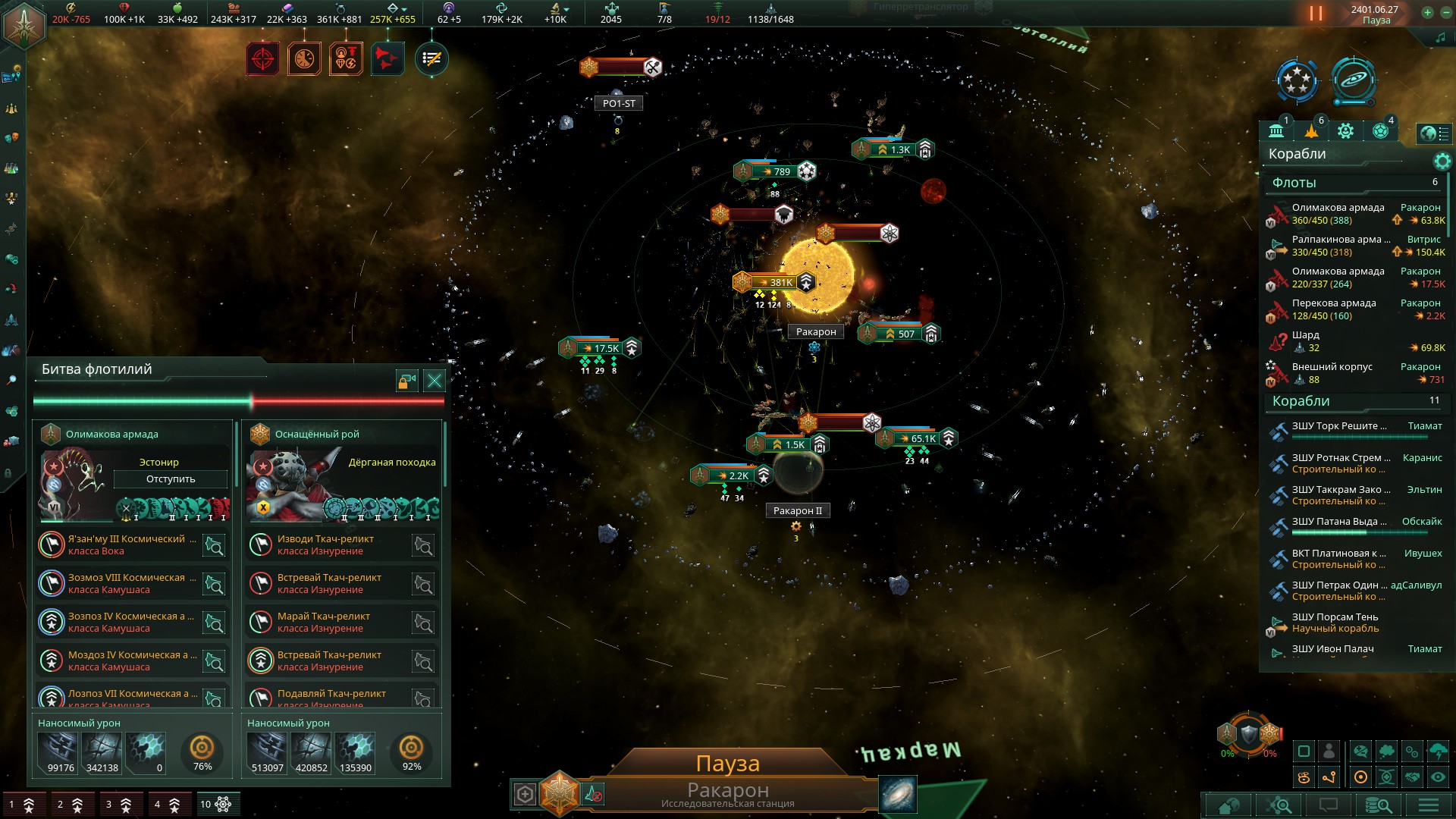The height and width of the screenshot is (819, 1456).
Task: Toggle the combat window lock icon
Action: (407, 381)
